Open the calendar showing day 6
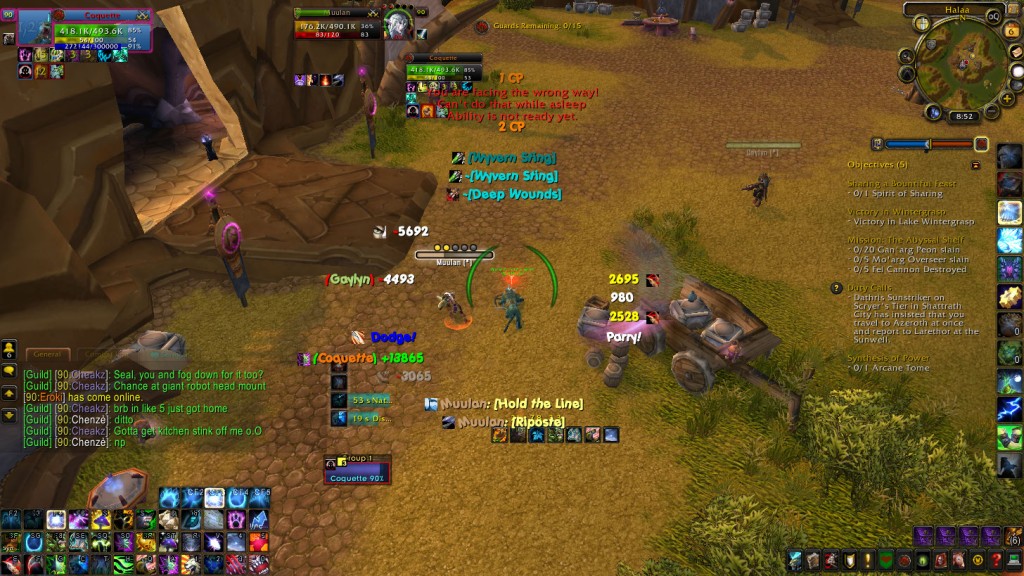Viewport: 1024px width, 576px height. click(x=1011, y=32)
